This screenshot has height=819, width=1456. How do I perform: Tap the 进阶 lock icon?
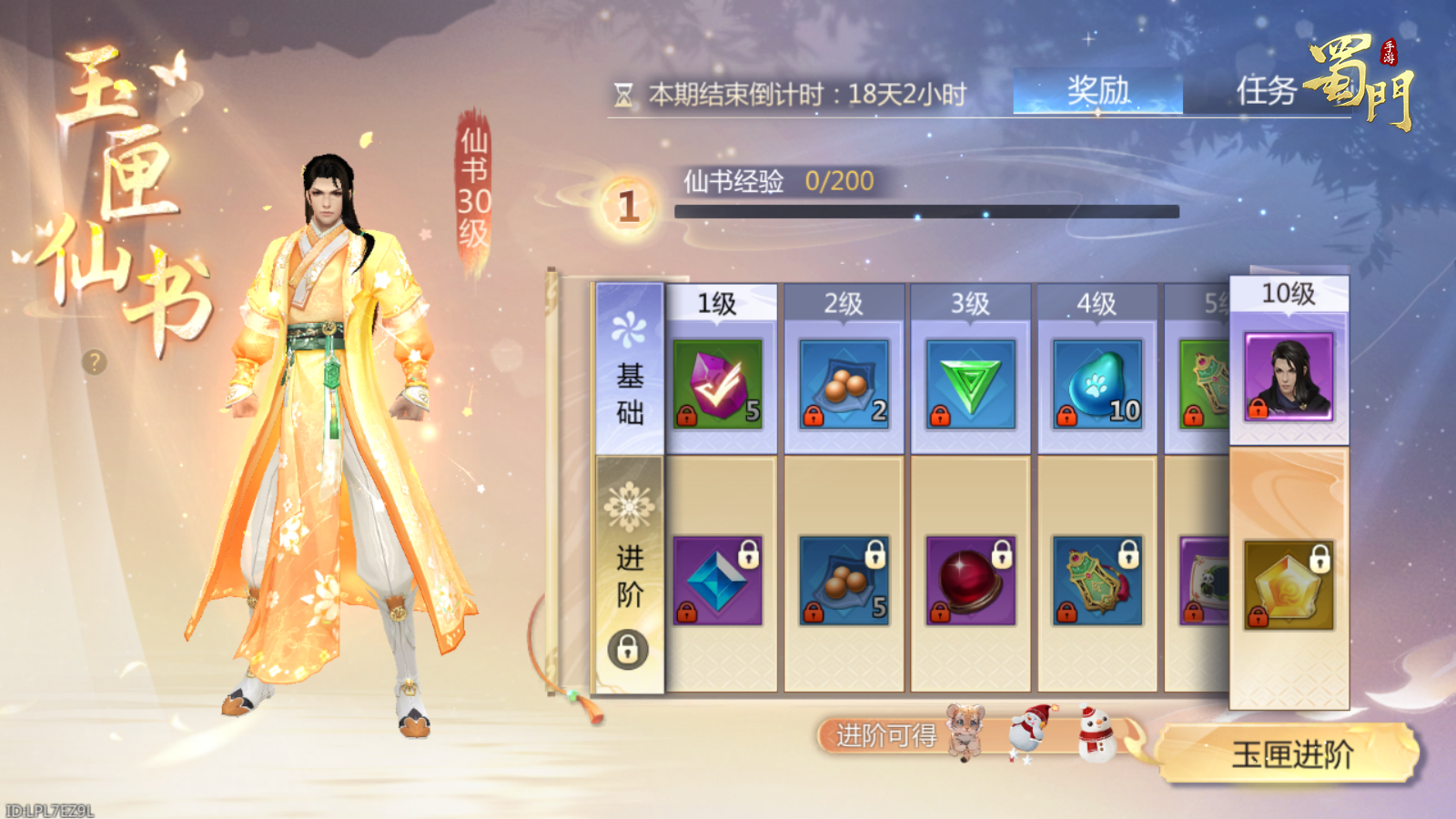(628, 650)
